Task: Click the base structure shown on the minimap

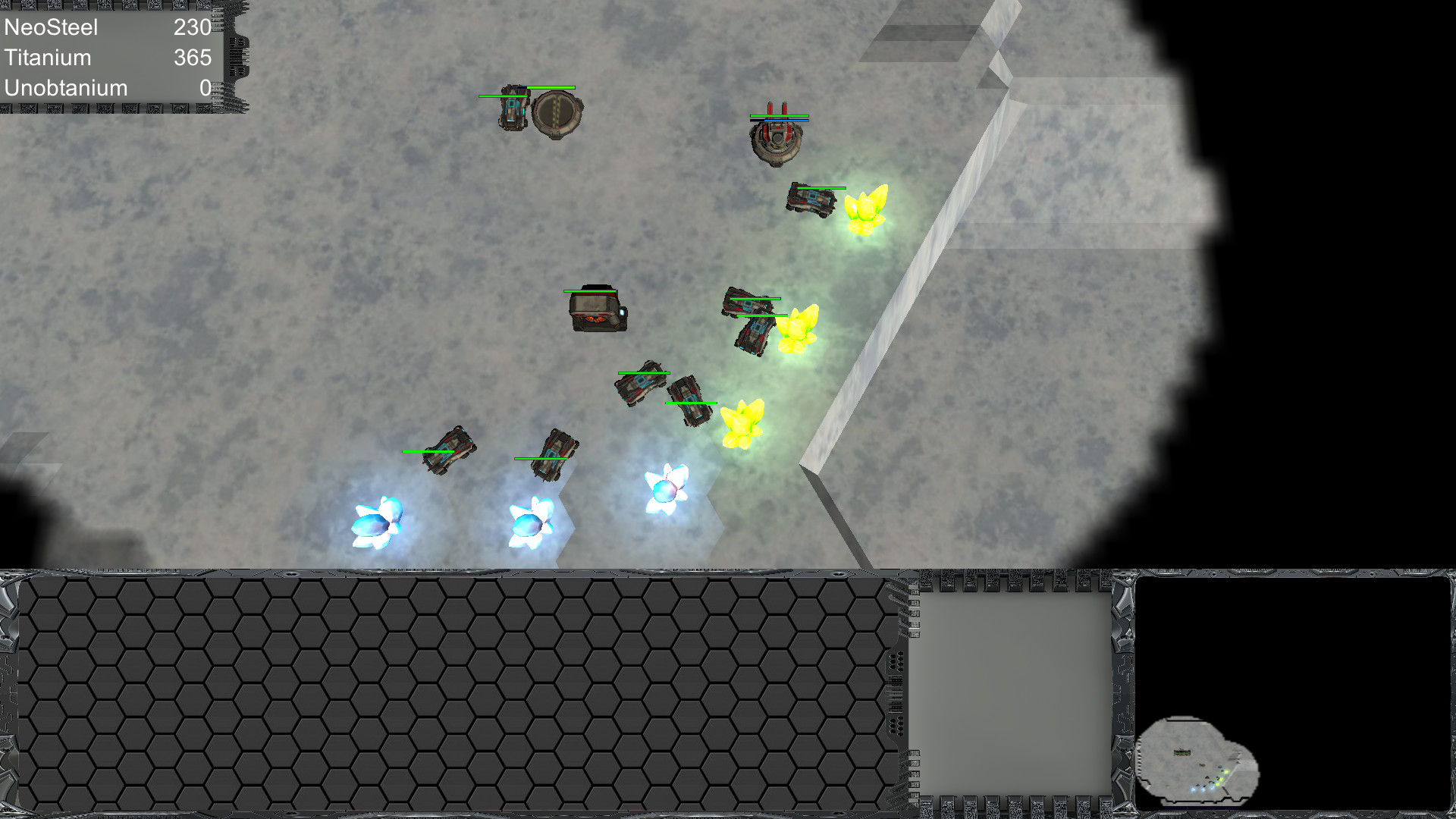Action: 1182,752
